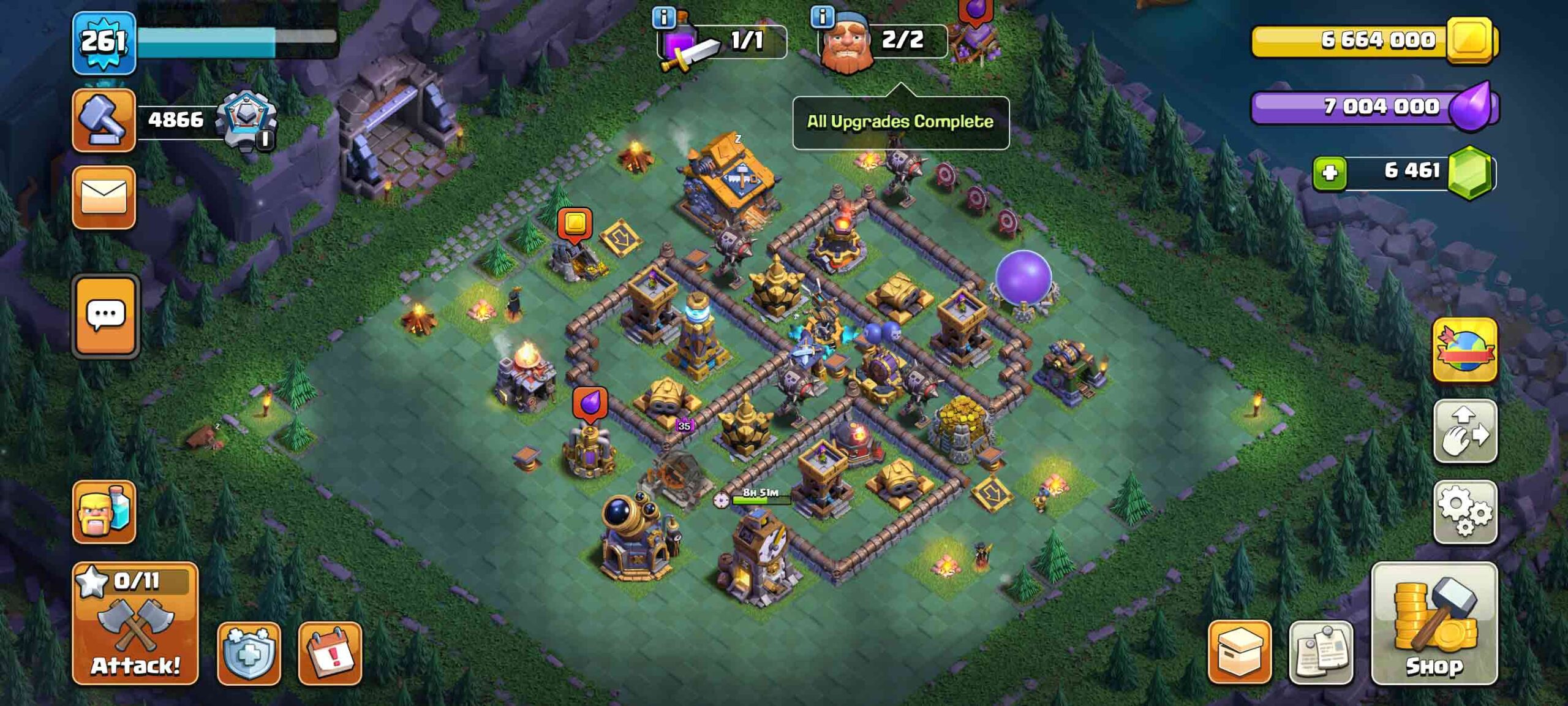Viewport: 1568px width, 706px height.
Task: Show info for the 2/2 builders
Action: coord(822,17)
